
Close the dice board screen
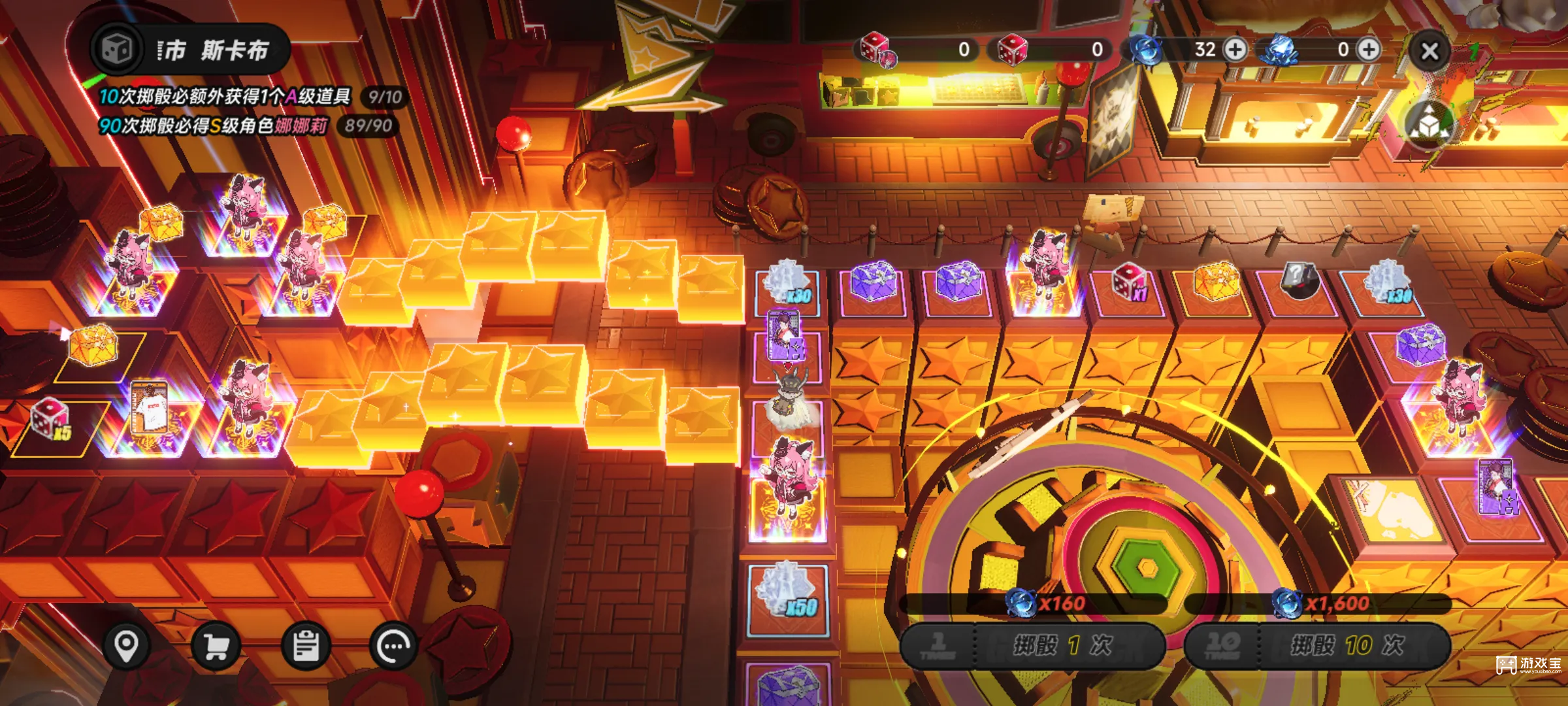1429,51
